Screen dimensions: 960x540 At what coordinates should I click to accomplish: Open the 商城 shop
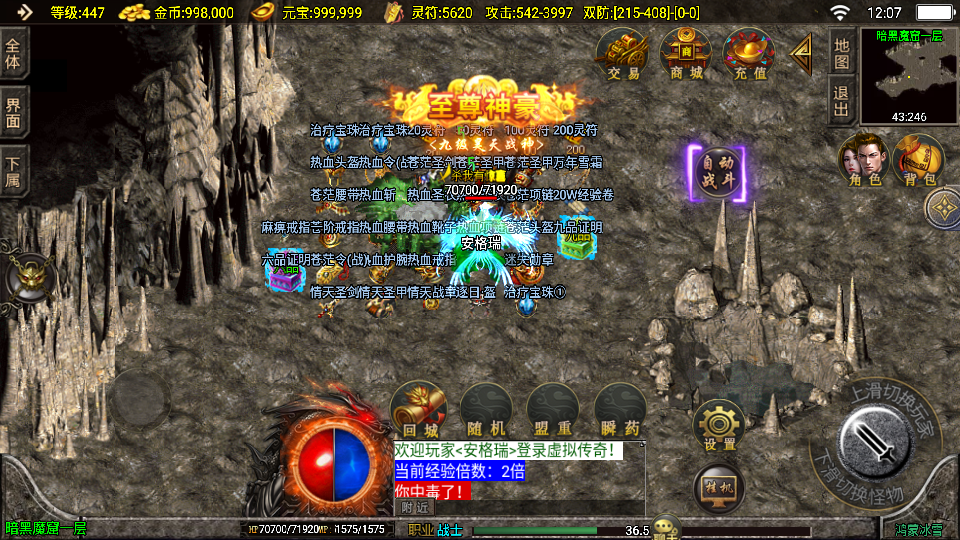(x=685, y=54)
